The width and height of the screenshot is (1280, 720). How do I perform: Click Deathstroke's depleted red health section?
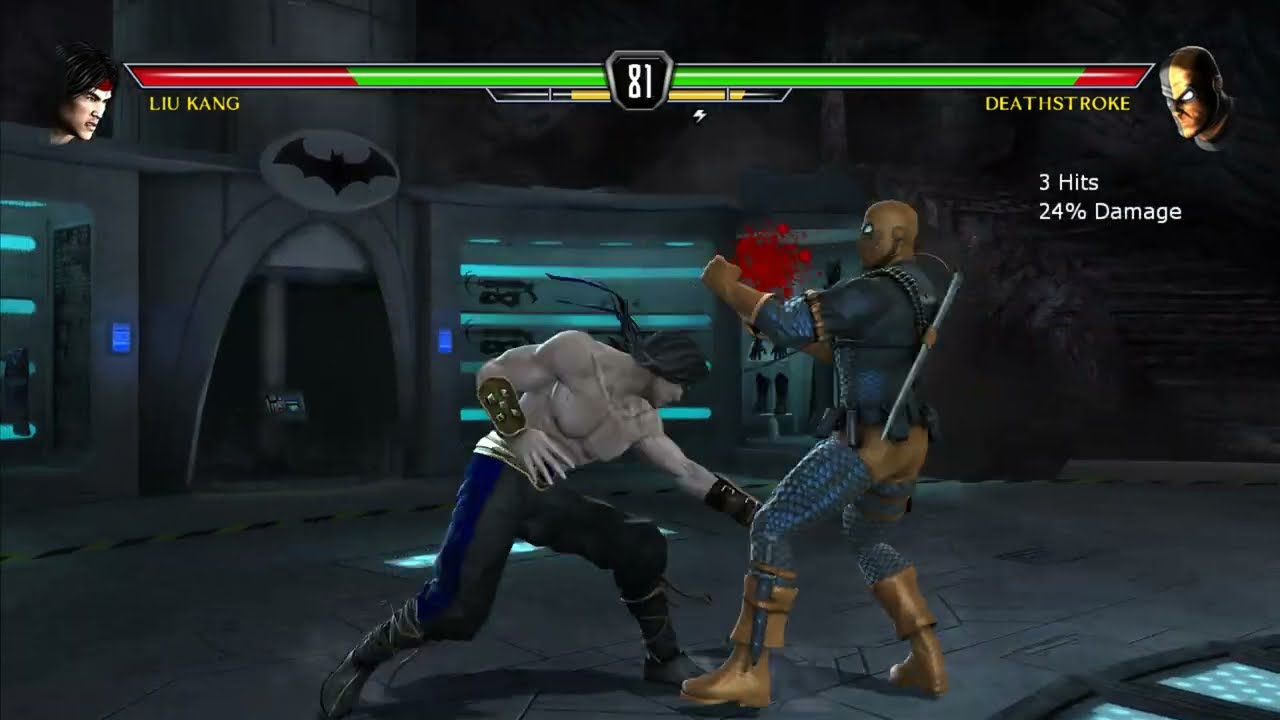pos(1110,72)
